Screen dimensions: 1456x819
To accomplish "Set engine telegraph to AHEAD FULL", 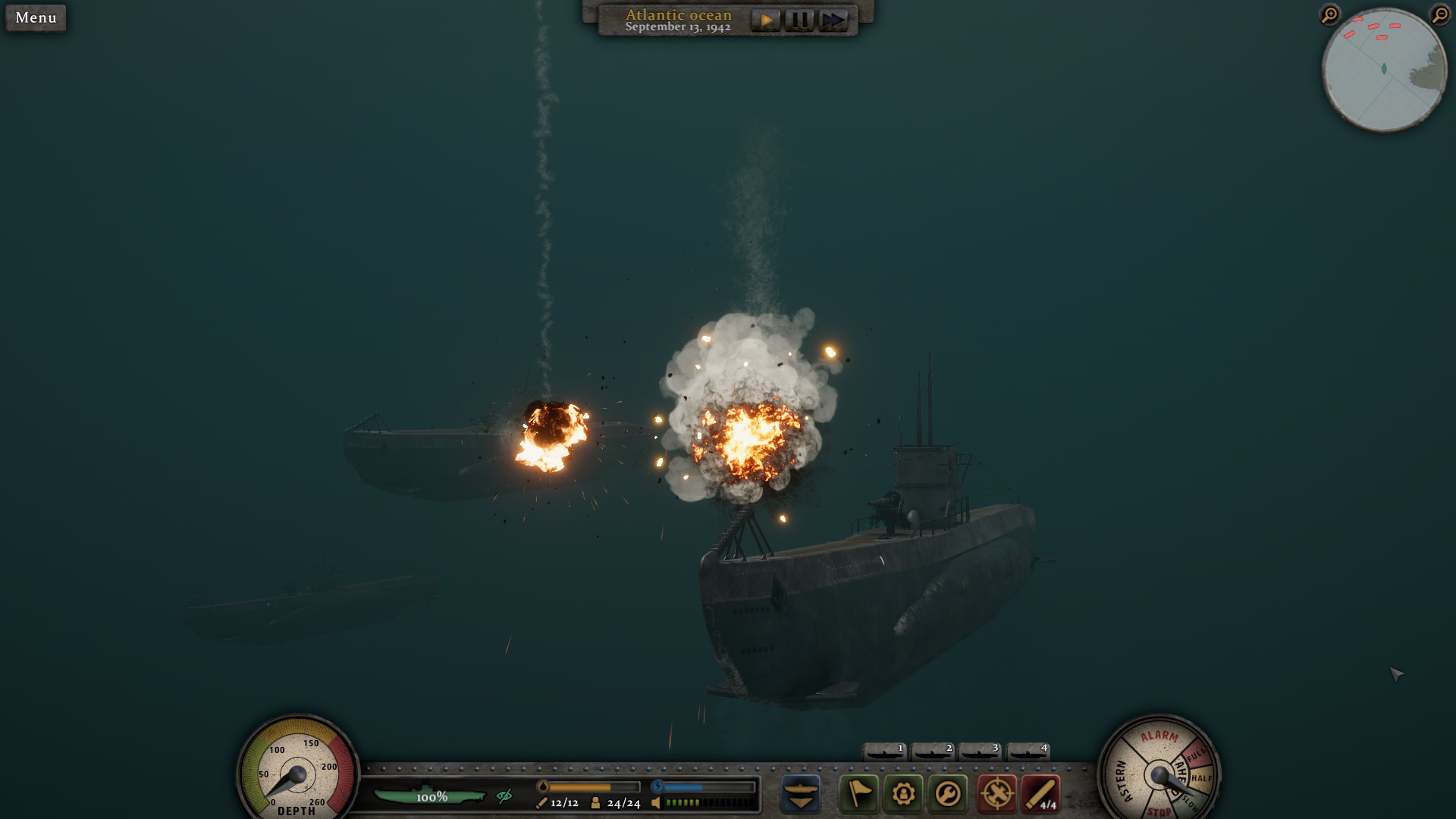I will click(x=1196, y=752).
